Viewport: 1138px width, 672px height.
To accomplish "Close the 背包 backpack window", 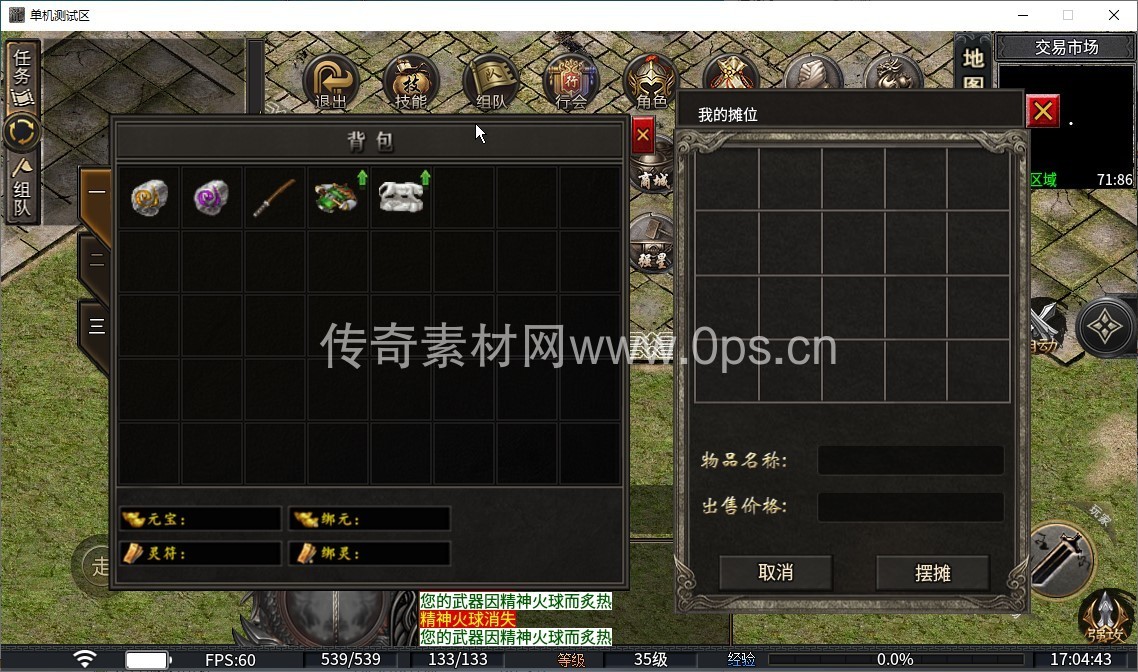I will [x=643, y=135].
